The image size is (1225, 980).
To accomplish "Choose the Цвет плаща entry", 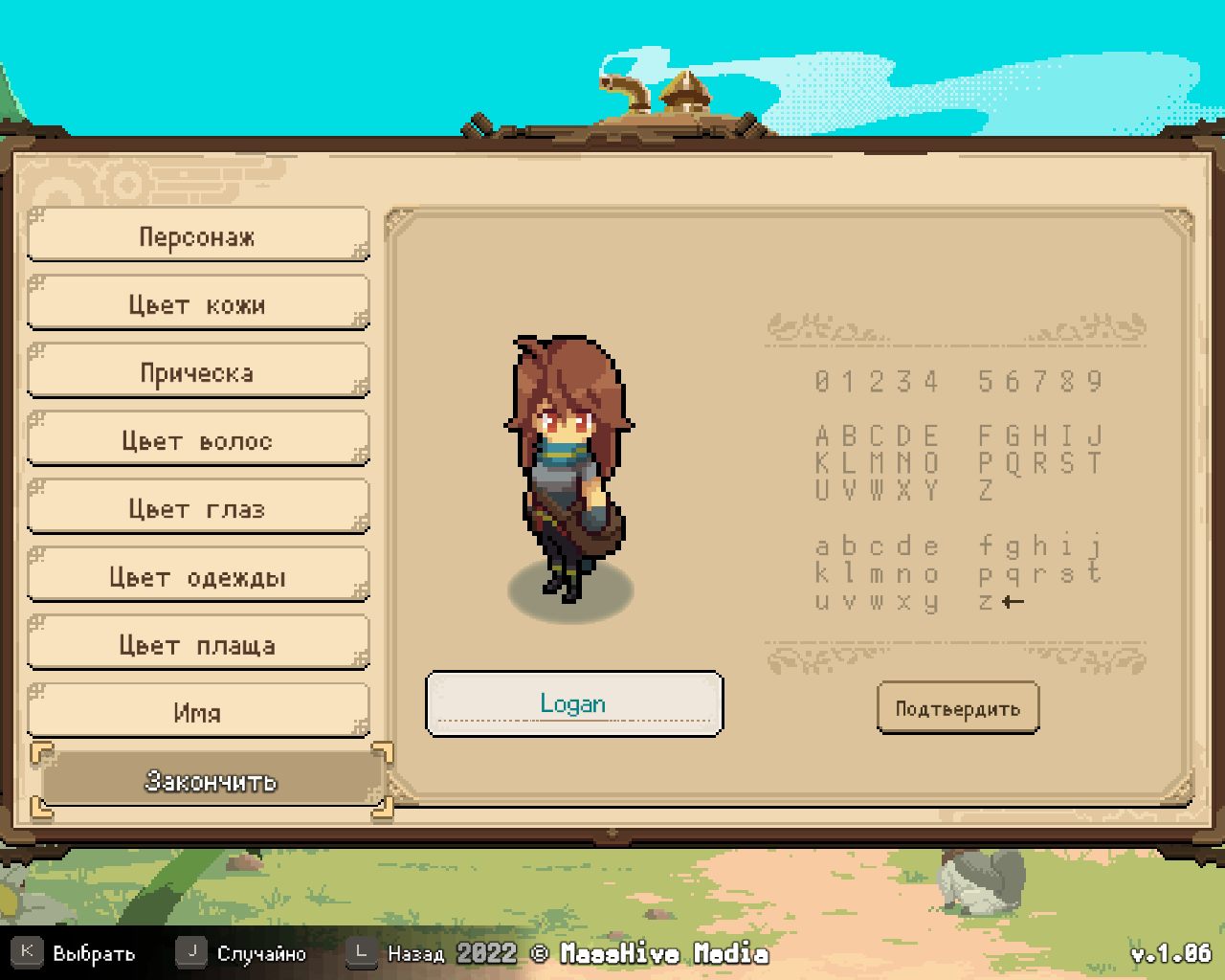I will [x=197, y=643].
